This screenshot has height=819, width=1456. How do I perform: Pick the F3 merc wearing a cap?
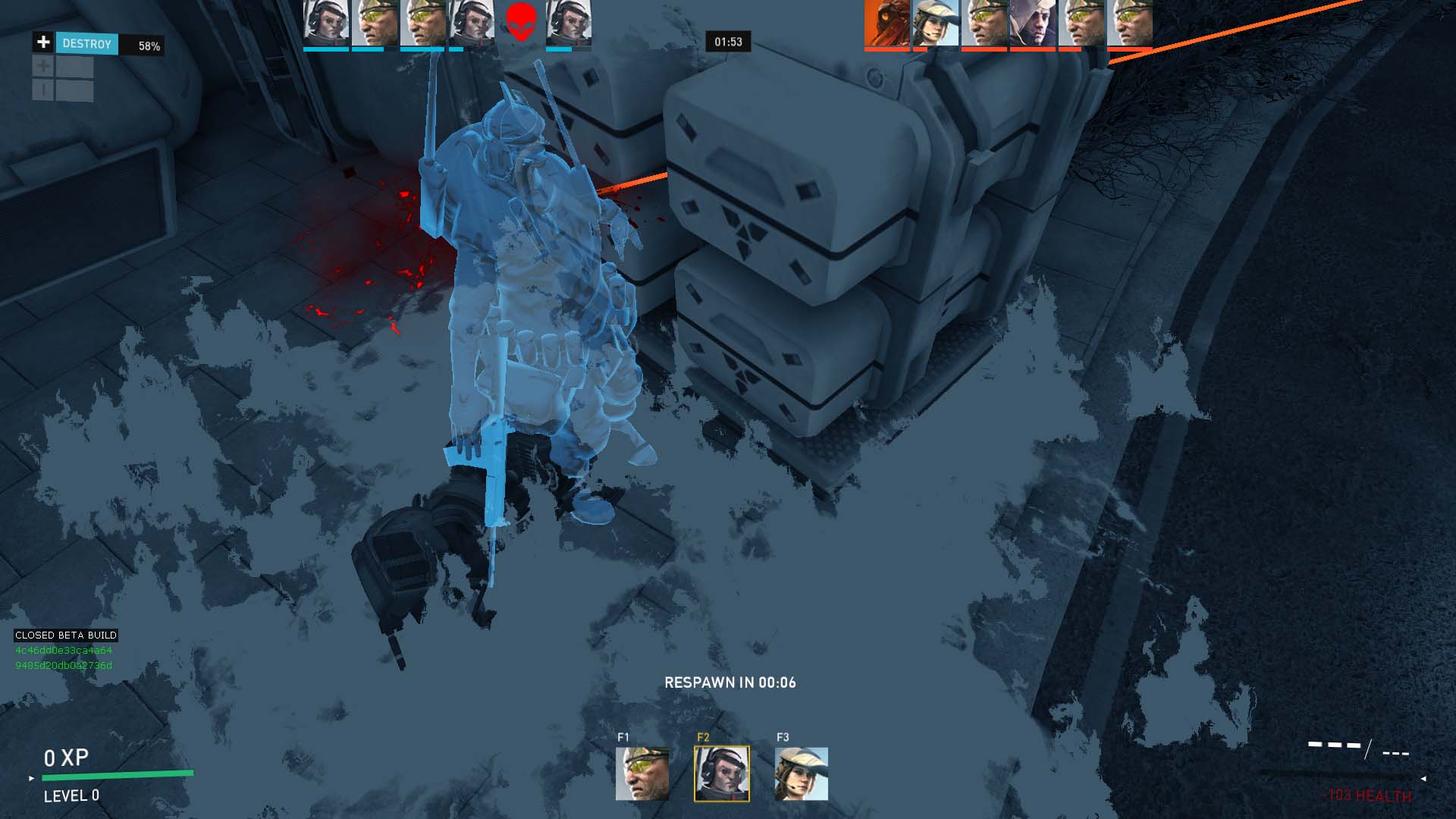[x=801, y=773]
